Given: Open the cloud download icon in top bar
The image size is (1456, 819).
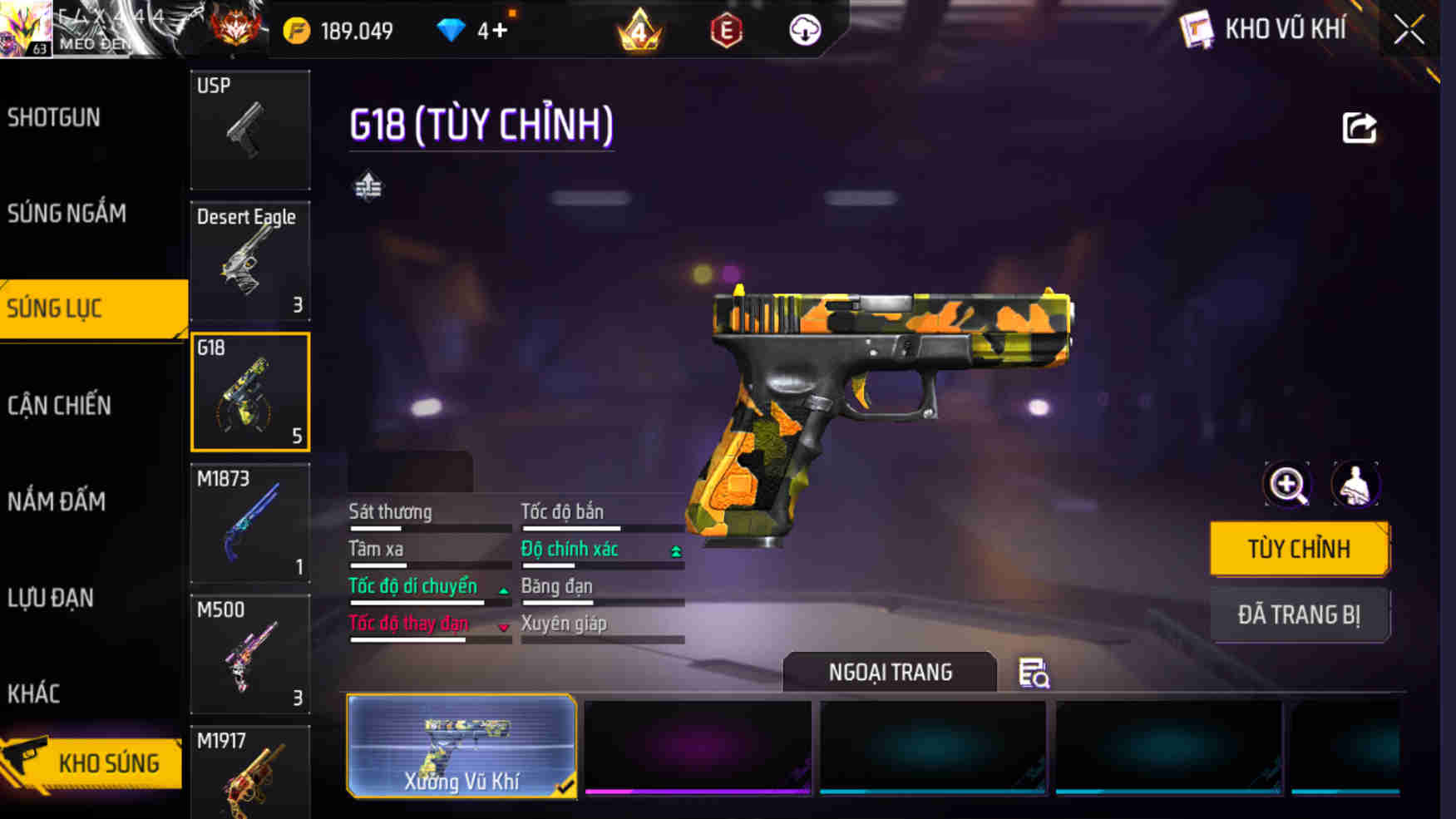Looking at the screenshot, I should click(x=803, y=31).
